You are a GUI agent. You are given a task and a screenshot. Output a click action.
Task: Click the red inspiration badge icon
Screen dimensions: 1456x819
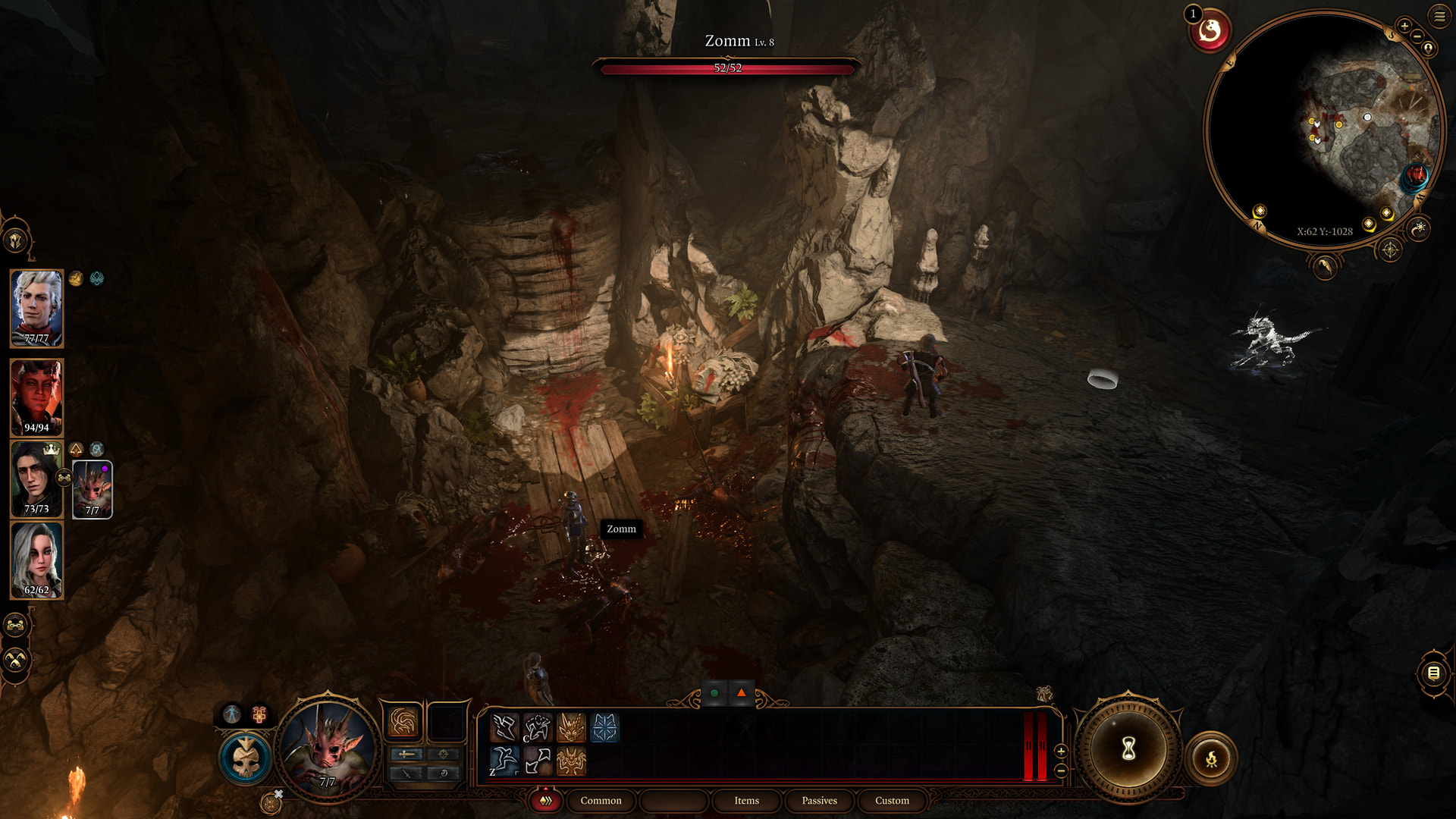(x=1210, y=32)
